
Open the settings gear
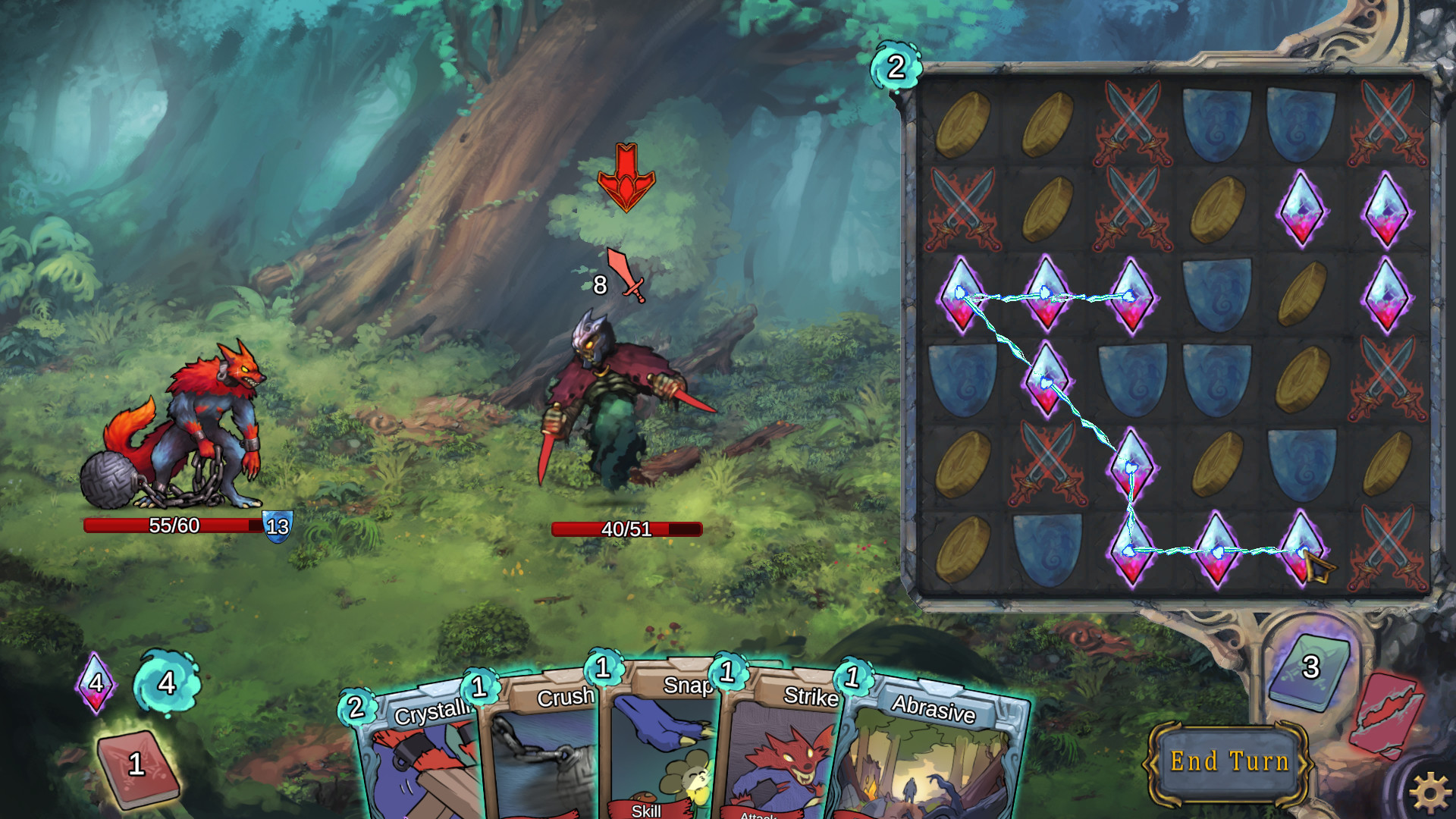(1430, 791)
